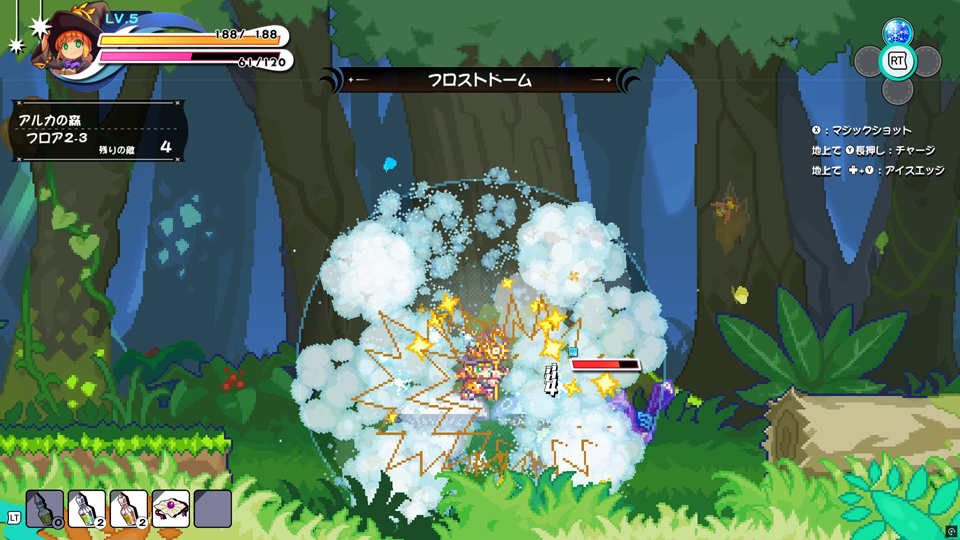Use the yellow potion with count 2
960x540 pixels.
[x=87, y=508]
